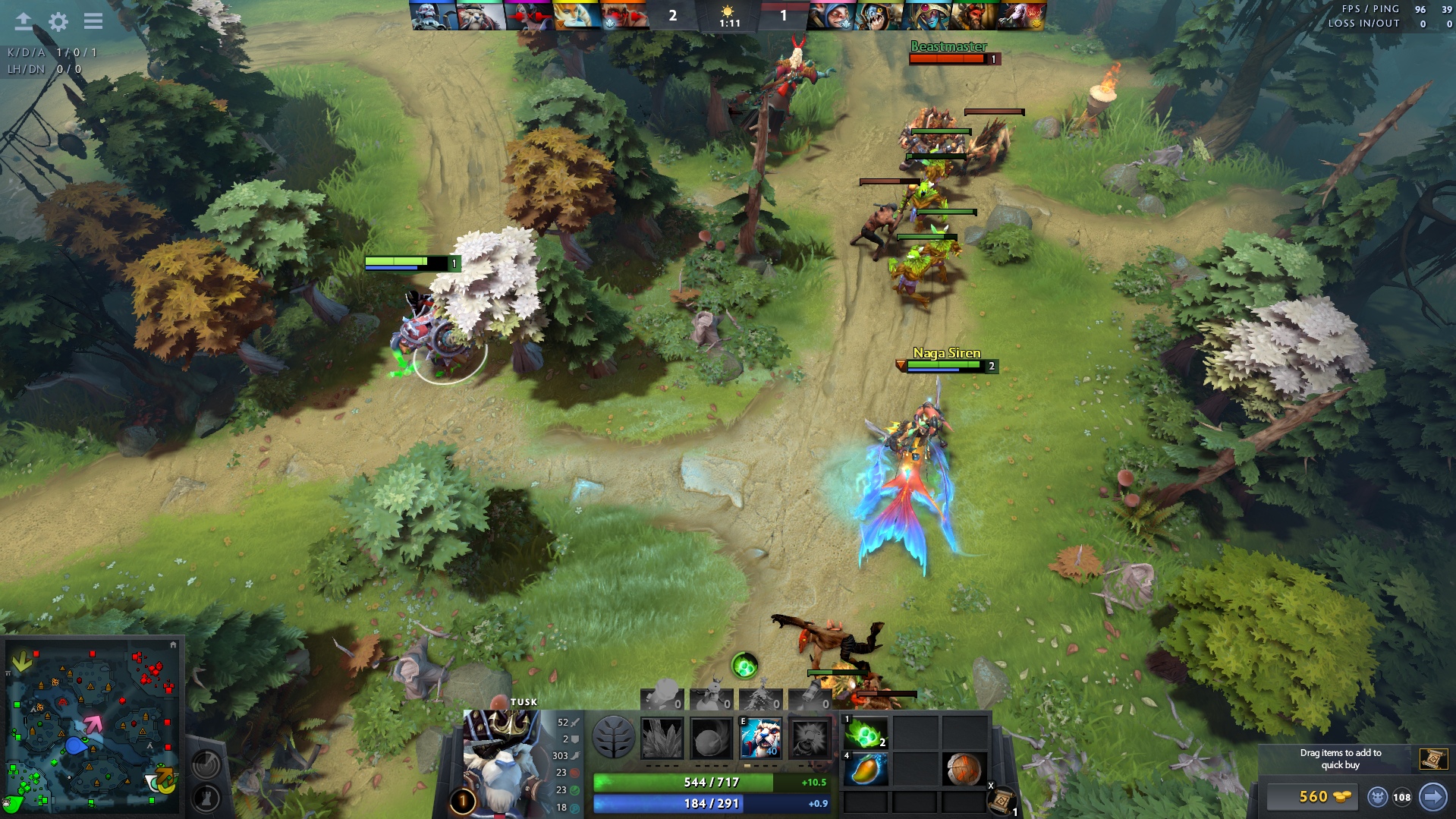Select the courier icon button
Image resolution: width=1456 pixels, height=819 pixels.
(1379, 796)
